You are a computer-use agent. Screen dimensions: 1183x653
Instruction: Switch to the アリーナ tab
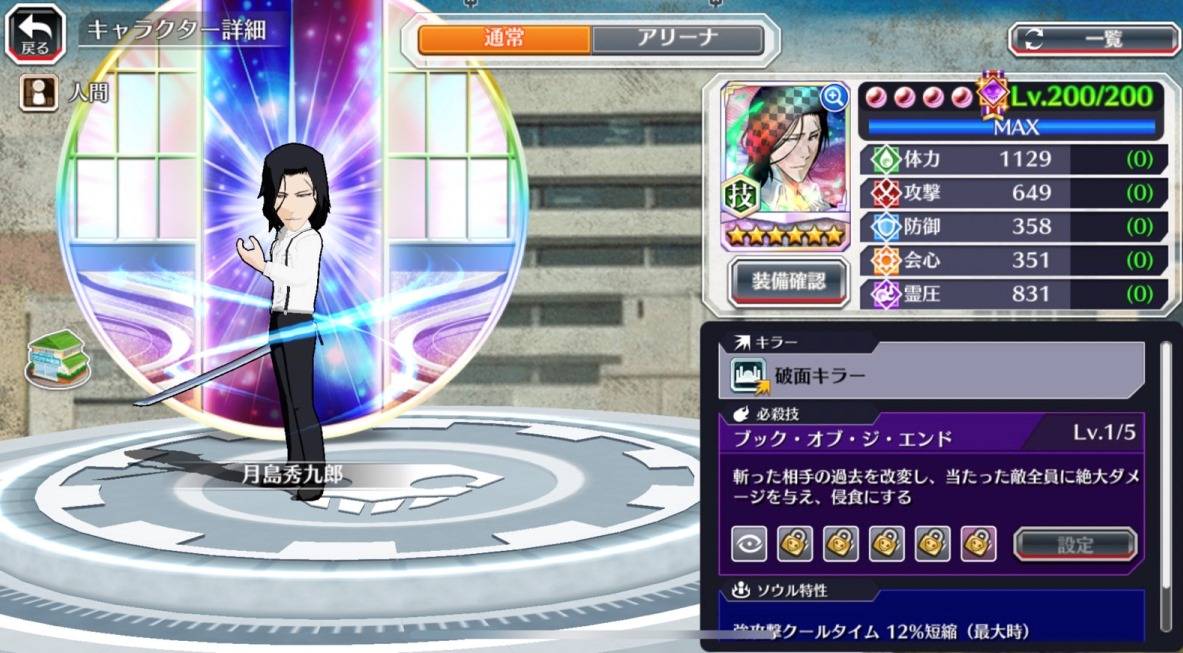pos(677,39)
